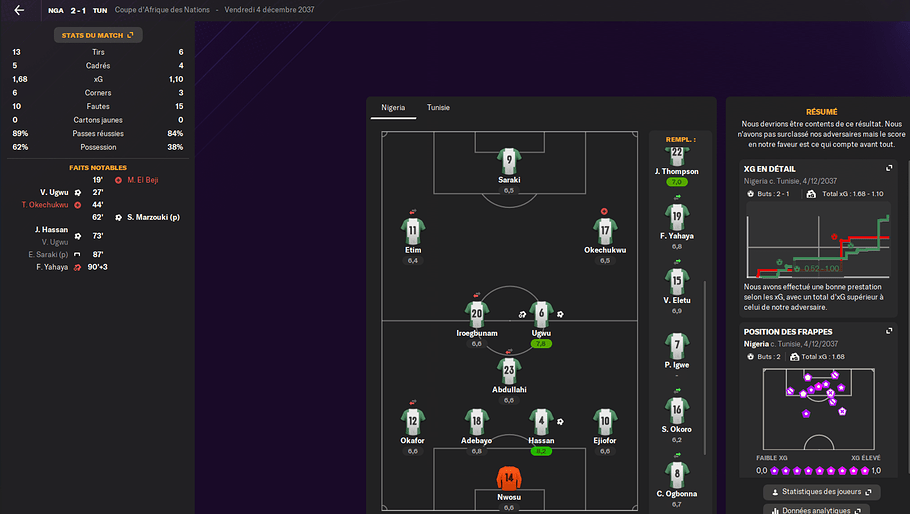Select substitute J. Thompson

click(x=677, y=158)
